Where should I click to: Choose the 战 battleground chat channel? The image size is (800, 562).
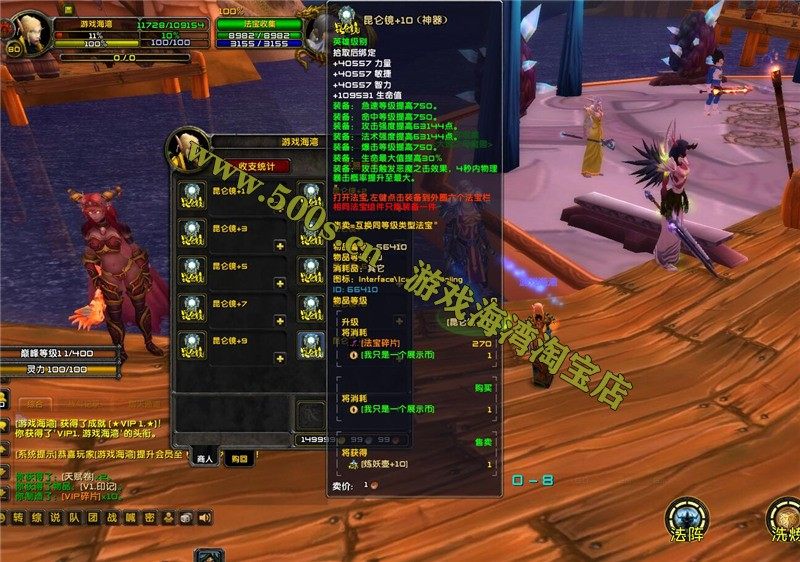point(112,517)
